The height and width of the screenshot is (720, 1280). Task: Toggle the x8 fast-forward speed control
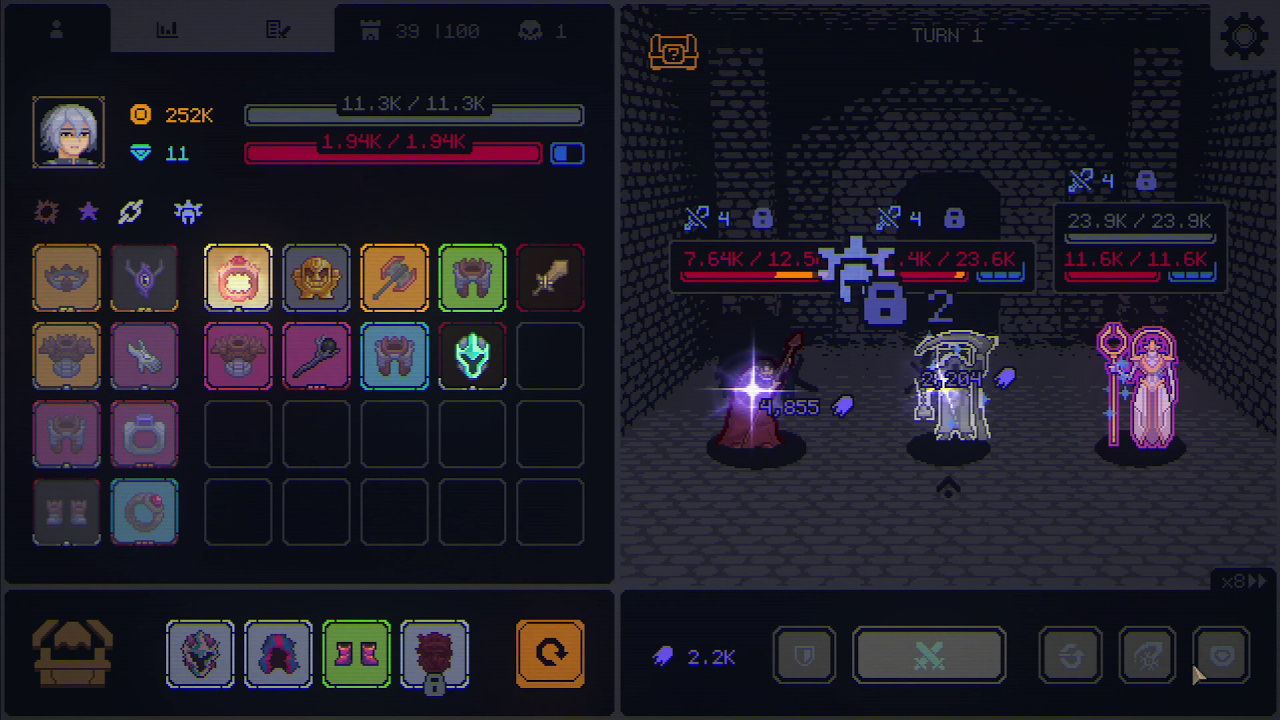pos(1244,581)
